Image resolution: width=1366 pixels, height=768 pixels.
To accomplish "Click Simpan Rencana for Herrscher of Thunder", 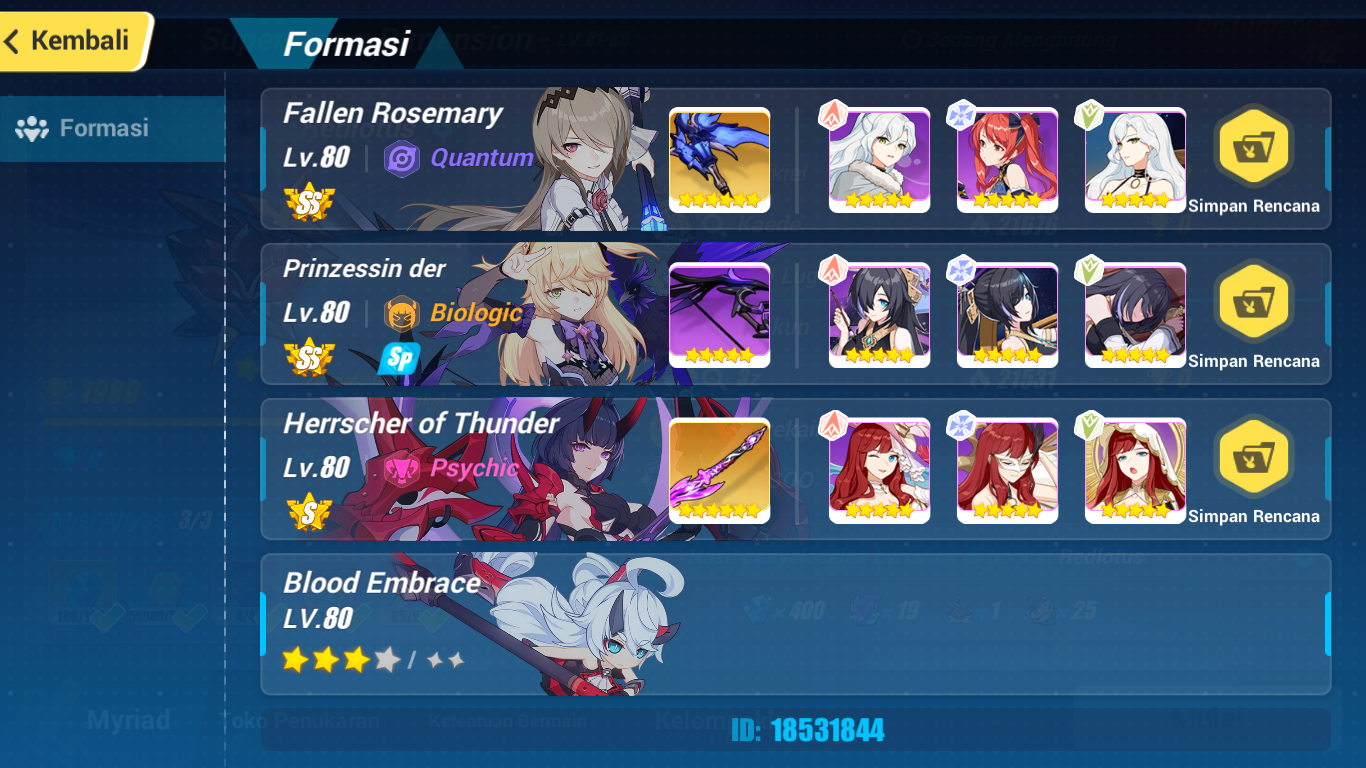I will 1253,456.
